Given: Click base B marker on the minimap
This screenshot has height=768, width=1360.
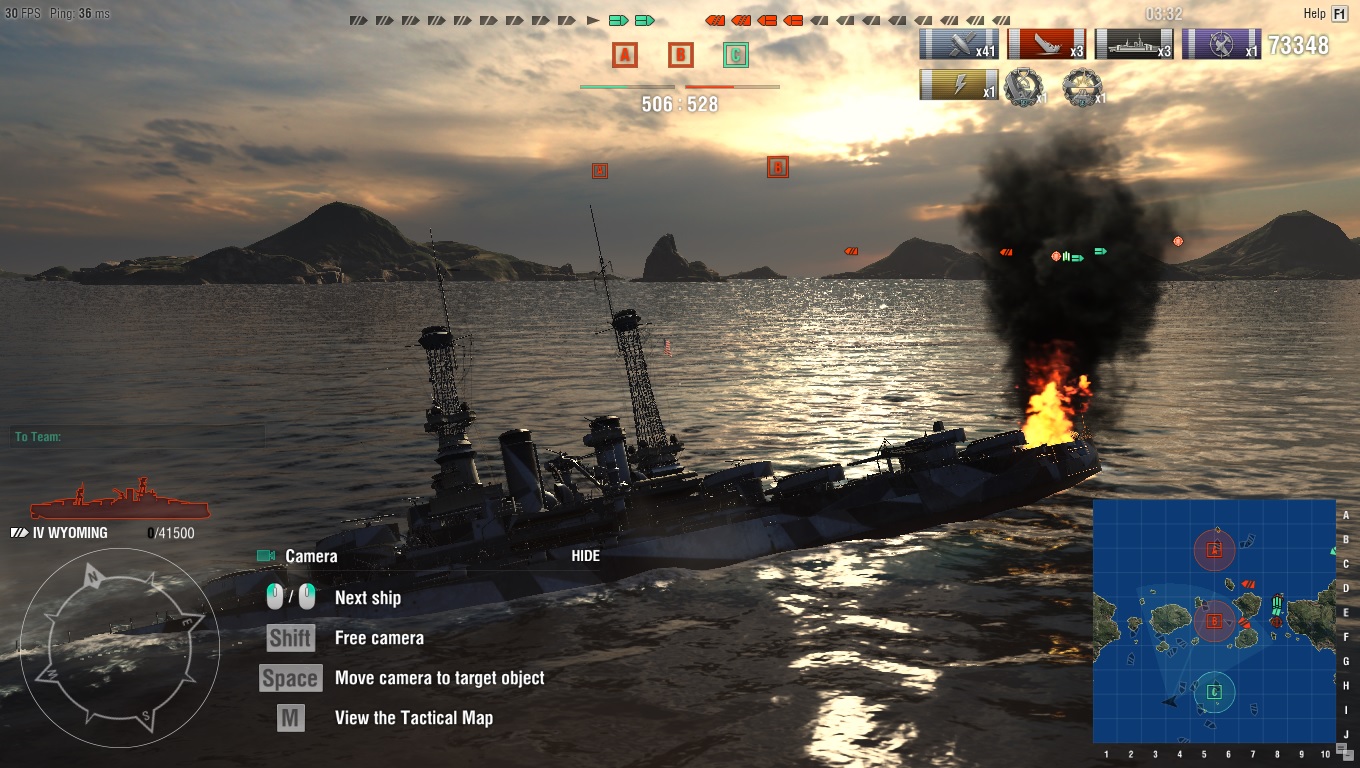Looking at the screenshot, I should coord(1214,621).
